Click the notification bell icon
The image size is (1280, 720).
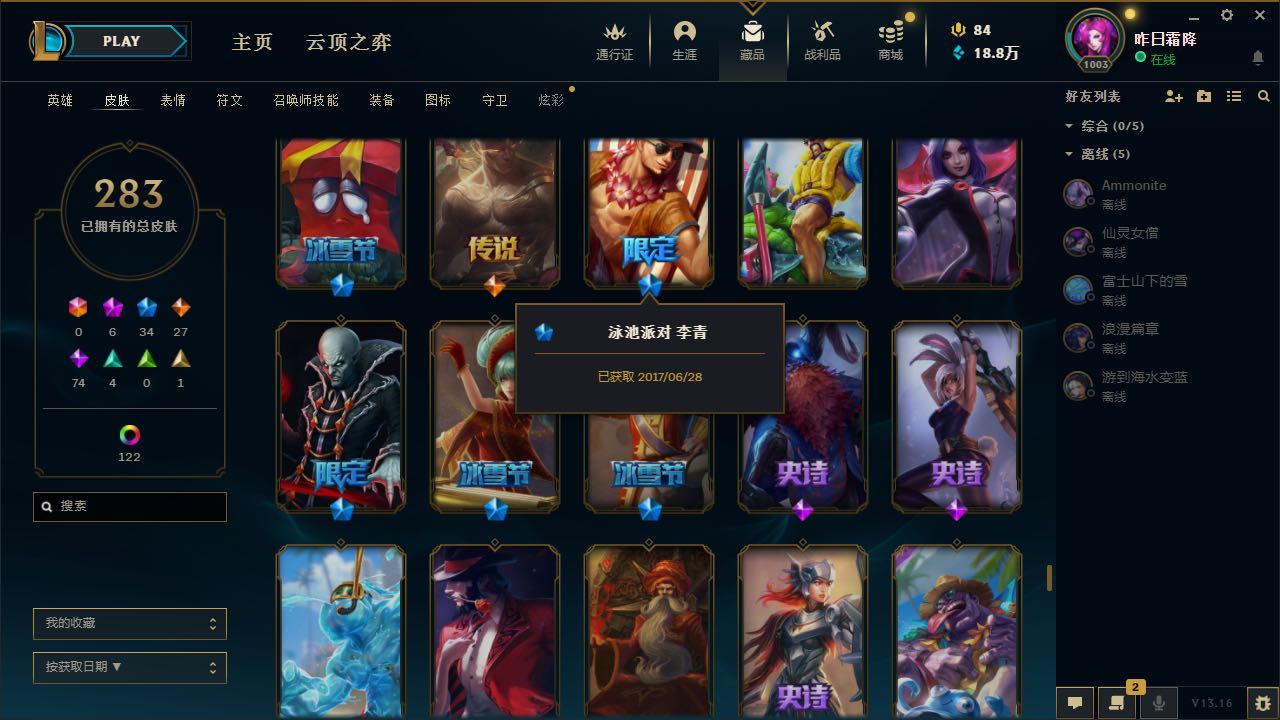pos(1258,58)
